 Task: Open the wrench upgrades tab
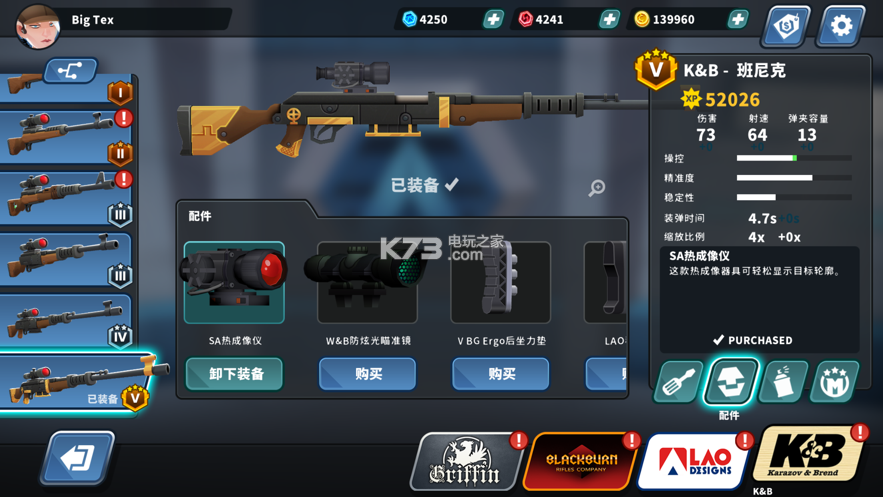[x=678, y=383]
